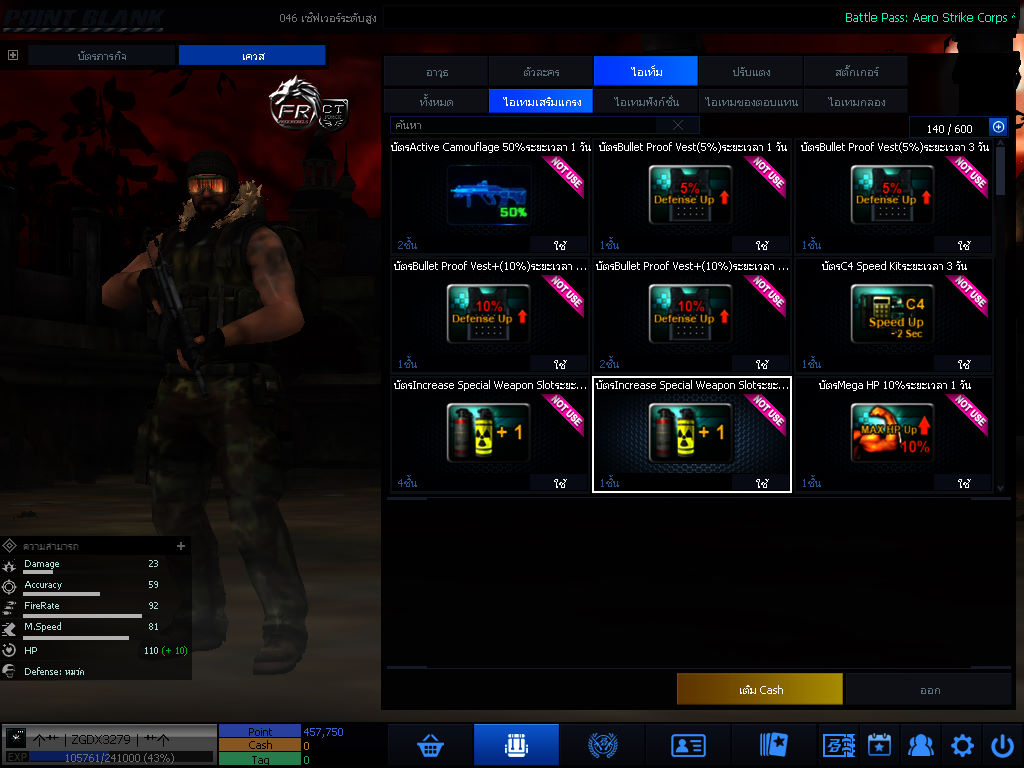The image size is (1024, 768).
Task: Exit the inventory with the ออก button
Action: click(929, 690)
